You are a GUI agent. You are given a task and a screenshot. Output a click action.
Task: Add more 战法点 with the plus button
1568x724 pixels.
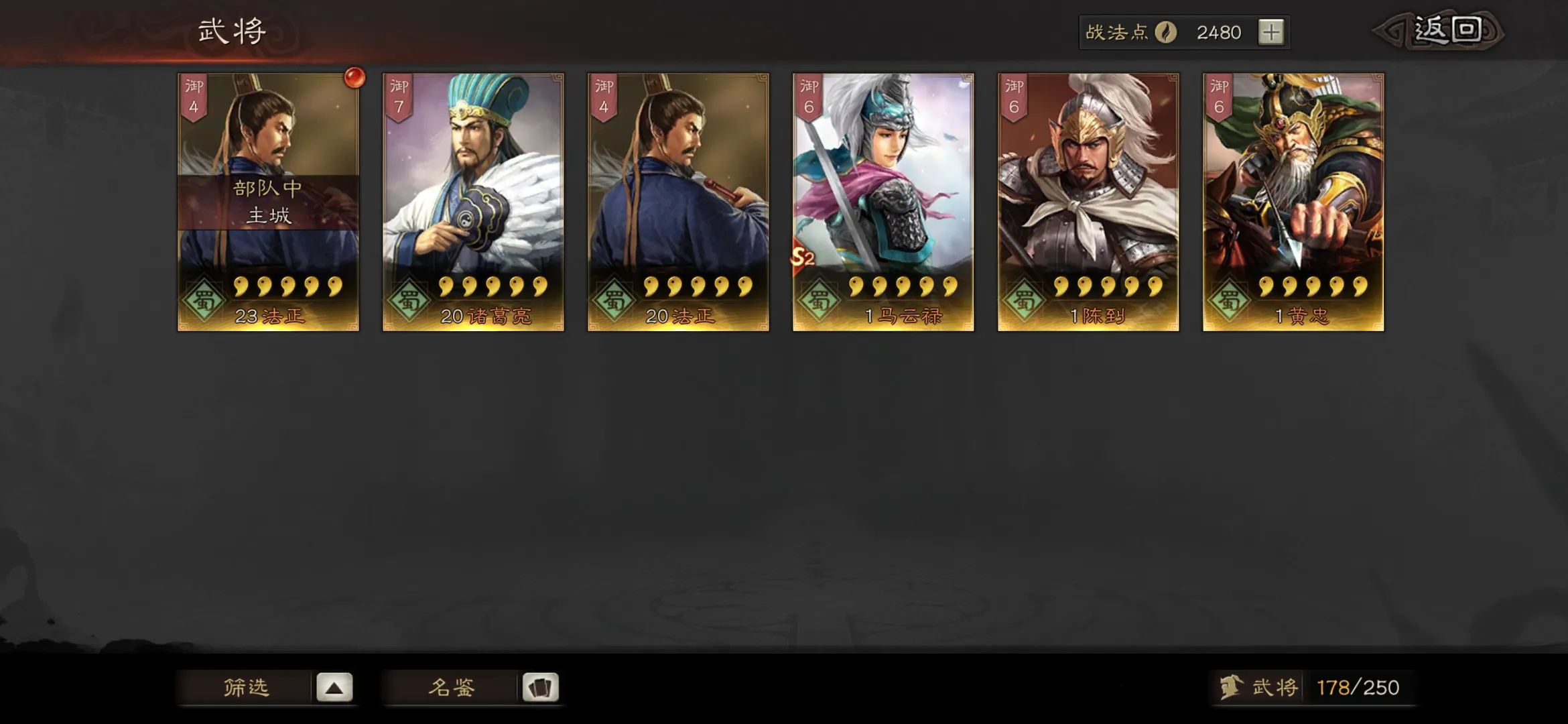(1270, 32)
